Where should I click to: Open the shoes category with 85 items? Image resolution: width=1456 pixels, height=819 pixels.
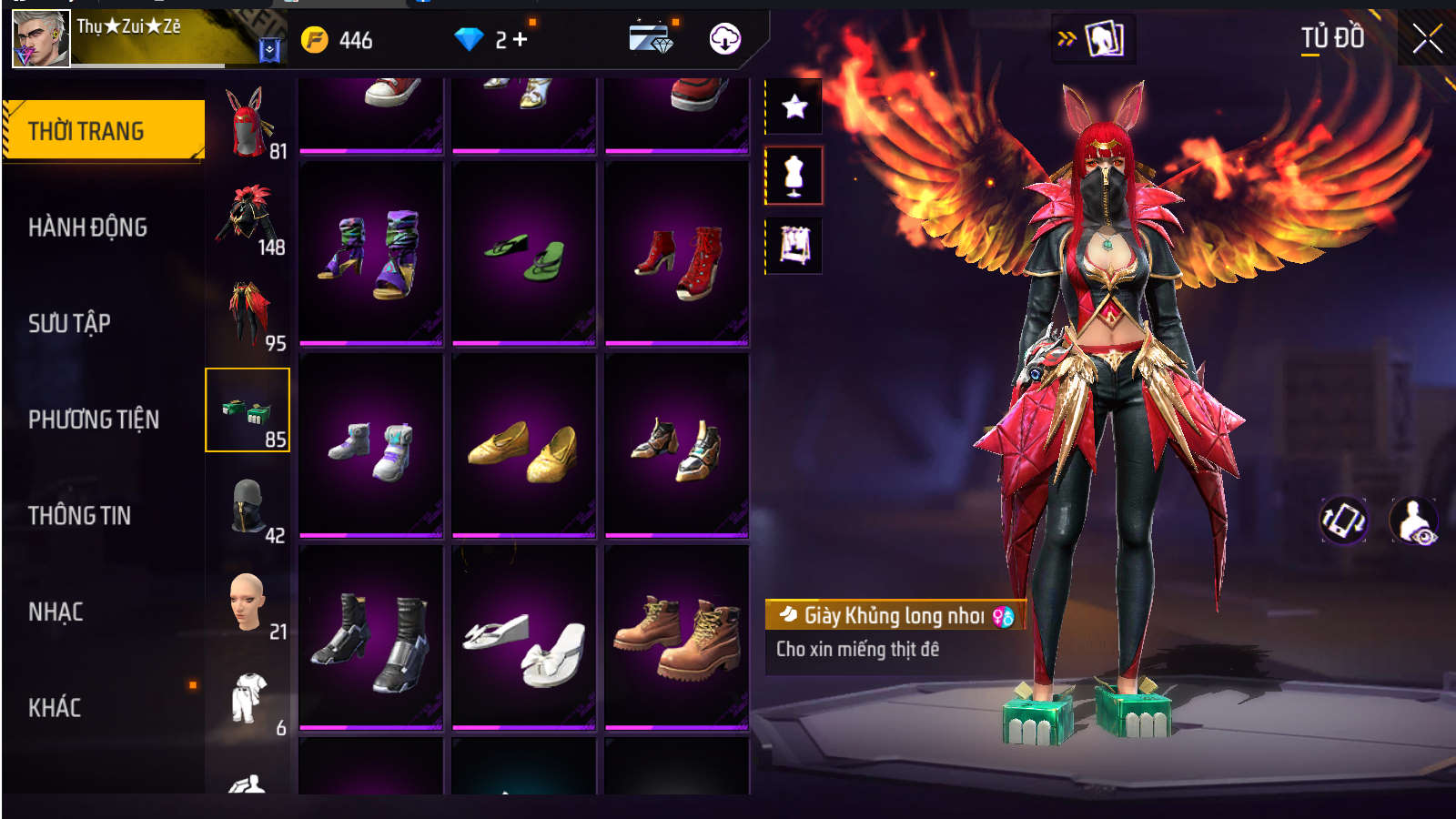point(248,410)
